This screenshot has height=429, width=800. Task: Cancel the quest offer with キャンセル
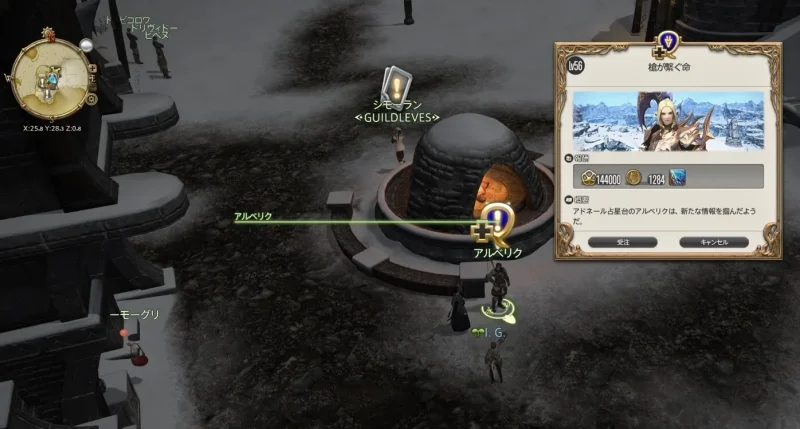pyautogui.click(x=713, y=242)
